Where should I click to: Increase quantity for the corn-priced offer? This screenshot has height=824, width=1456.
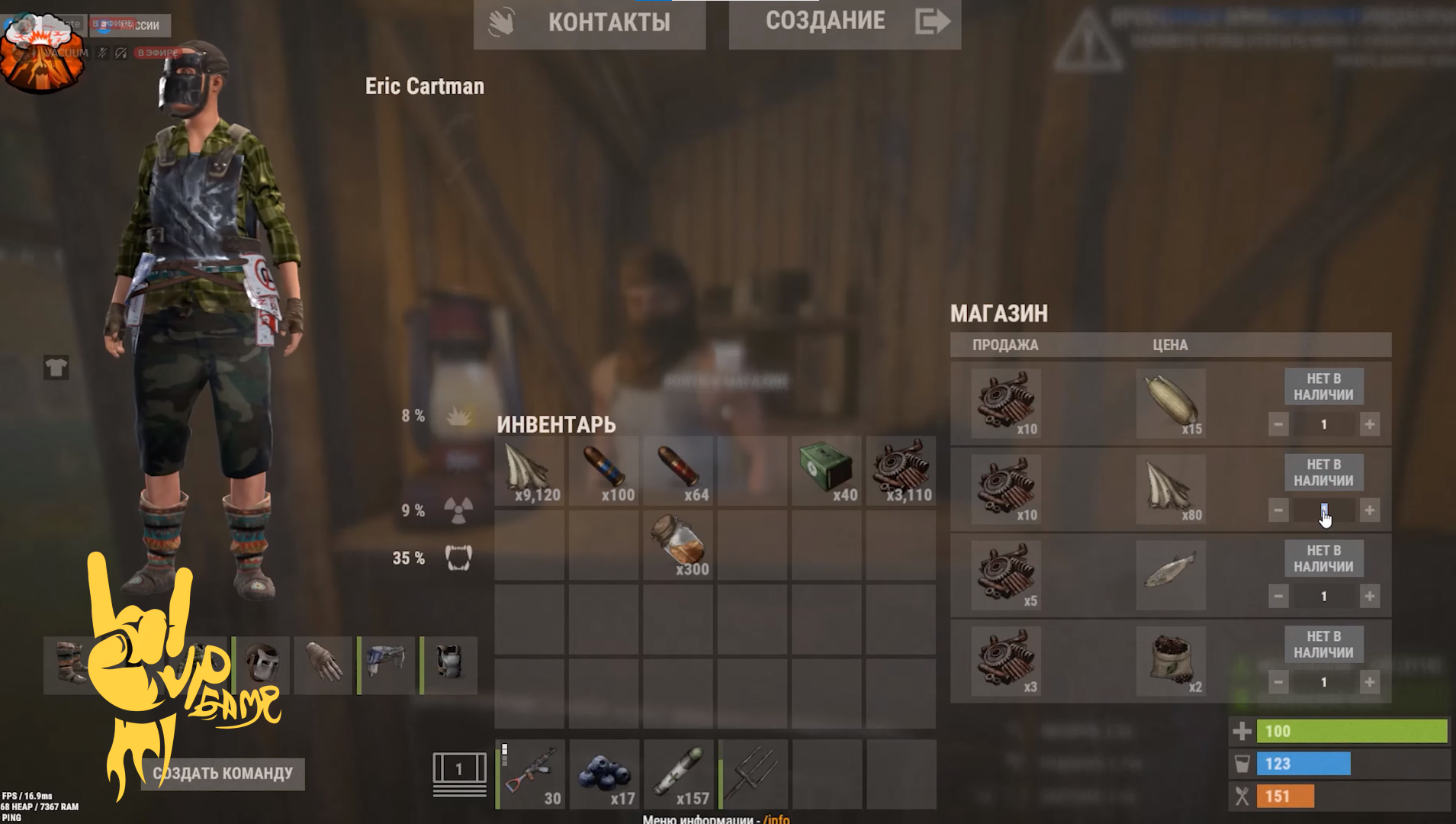coord(1370,424)
